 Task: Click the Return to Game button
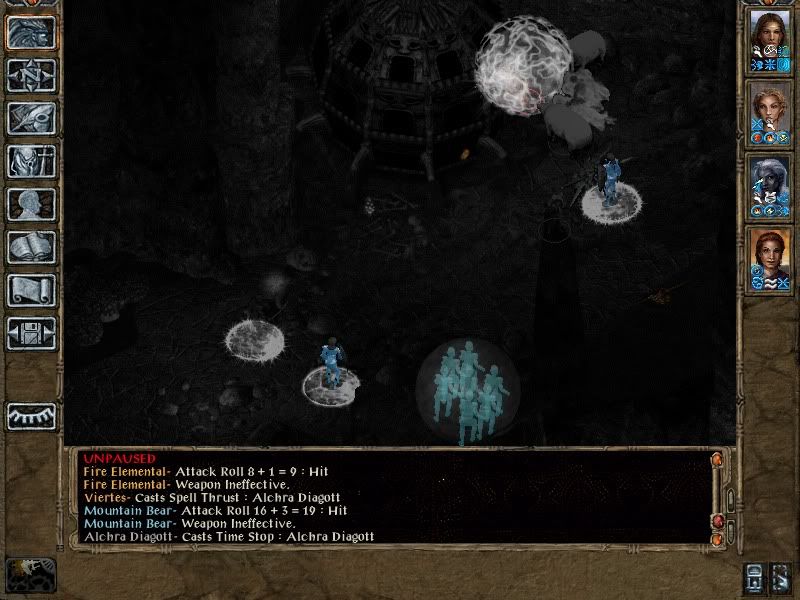coord(31,32)
